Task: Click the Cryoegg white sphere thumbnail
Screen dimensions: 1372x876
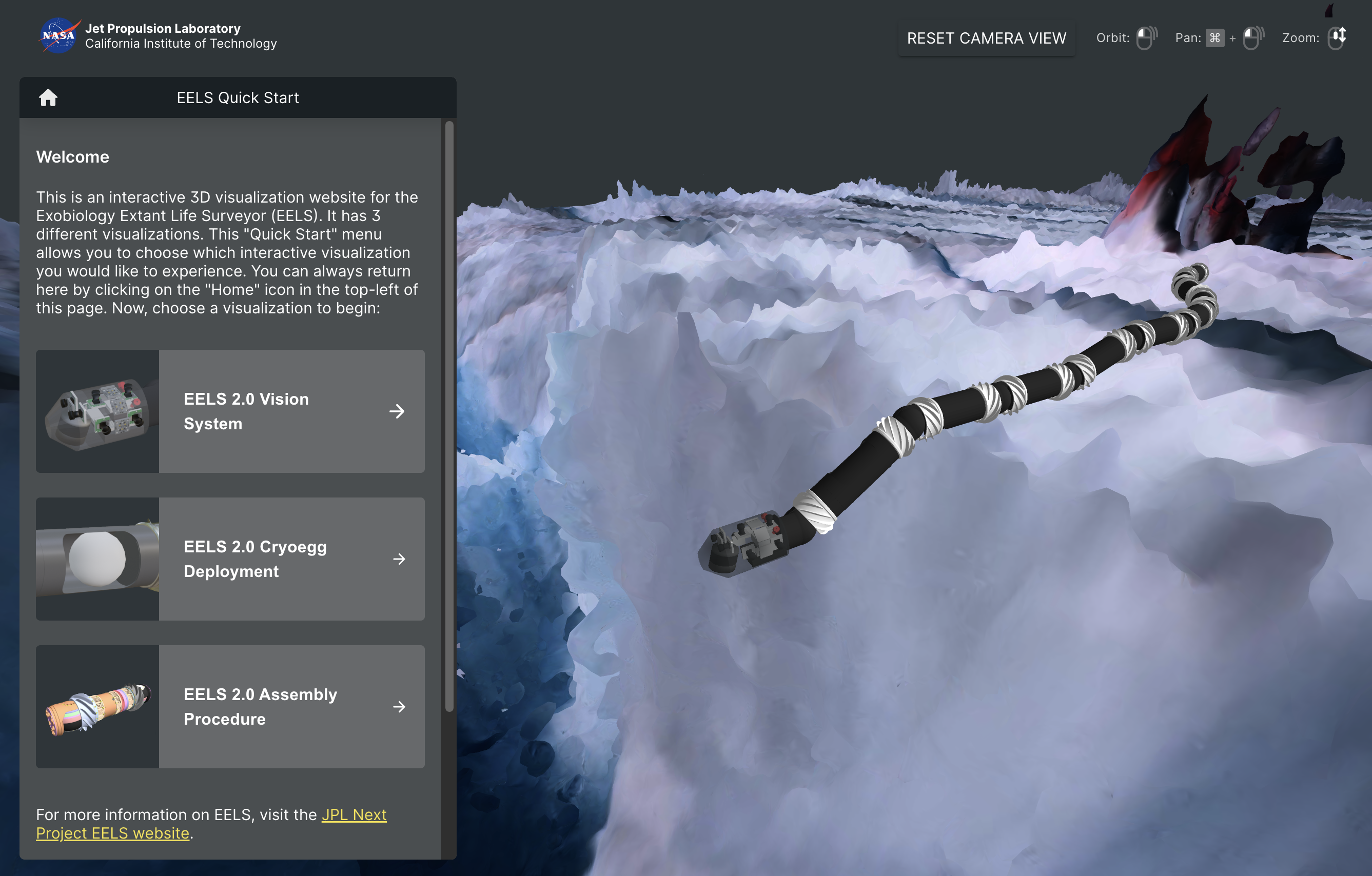Action: pos(97,559)
